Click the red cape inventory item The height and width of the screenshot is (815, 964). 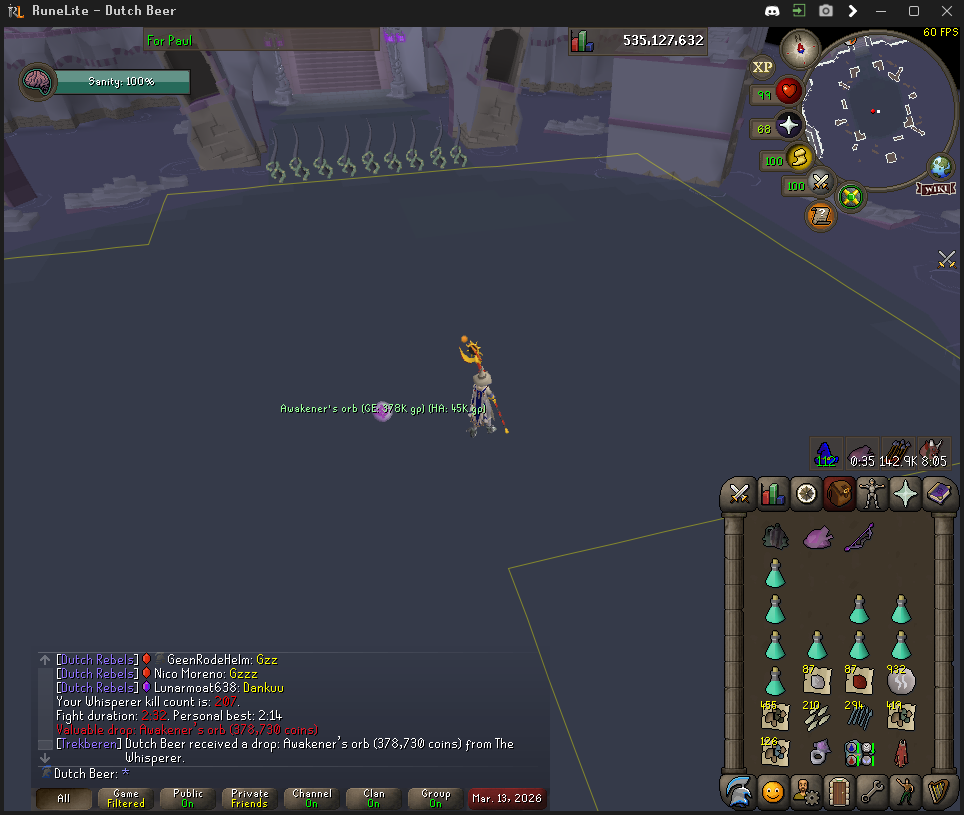901,753
